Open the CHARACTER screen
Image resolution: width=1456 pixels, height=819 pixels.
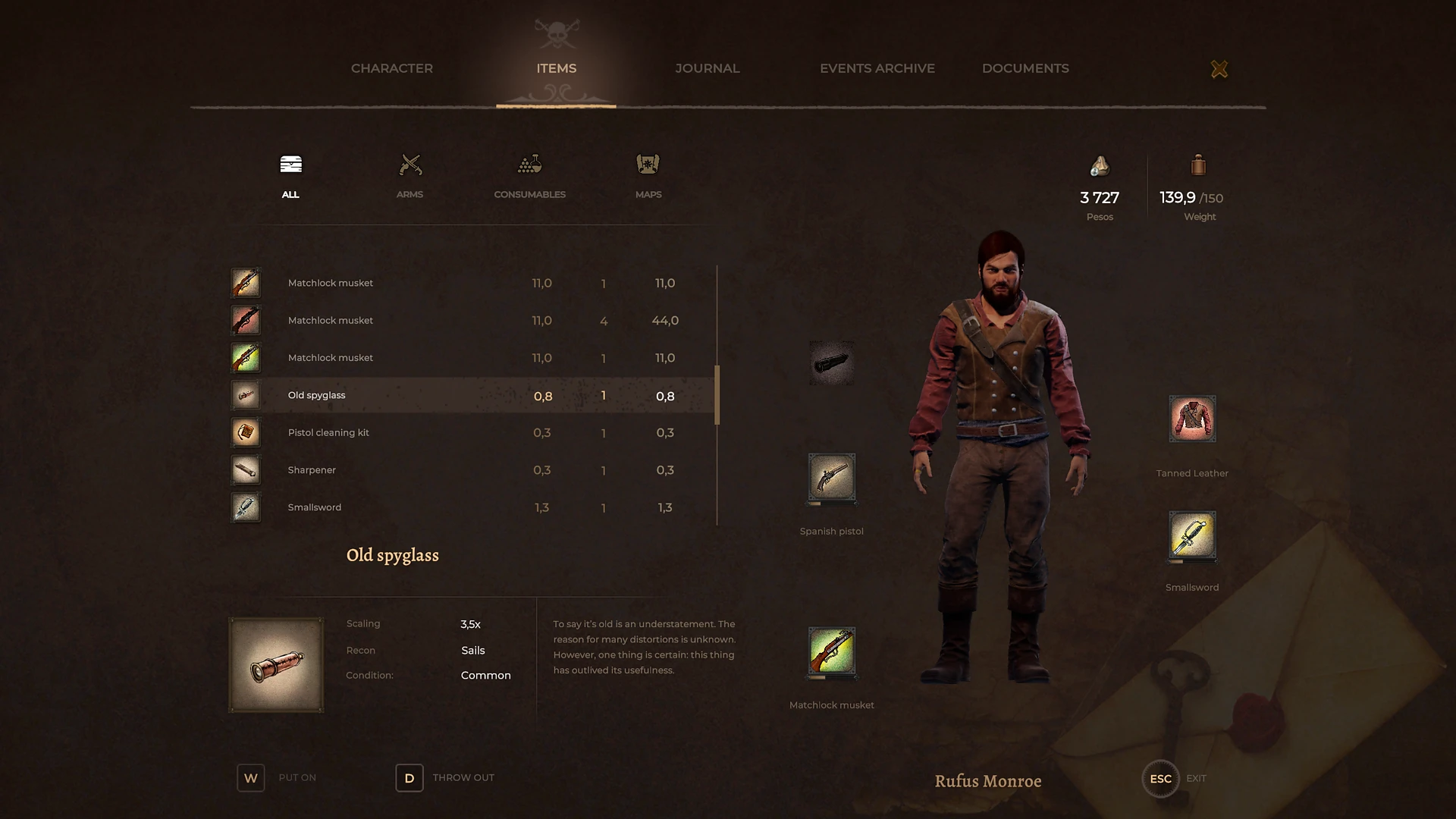click(x=391, y=68)
